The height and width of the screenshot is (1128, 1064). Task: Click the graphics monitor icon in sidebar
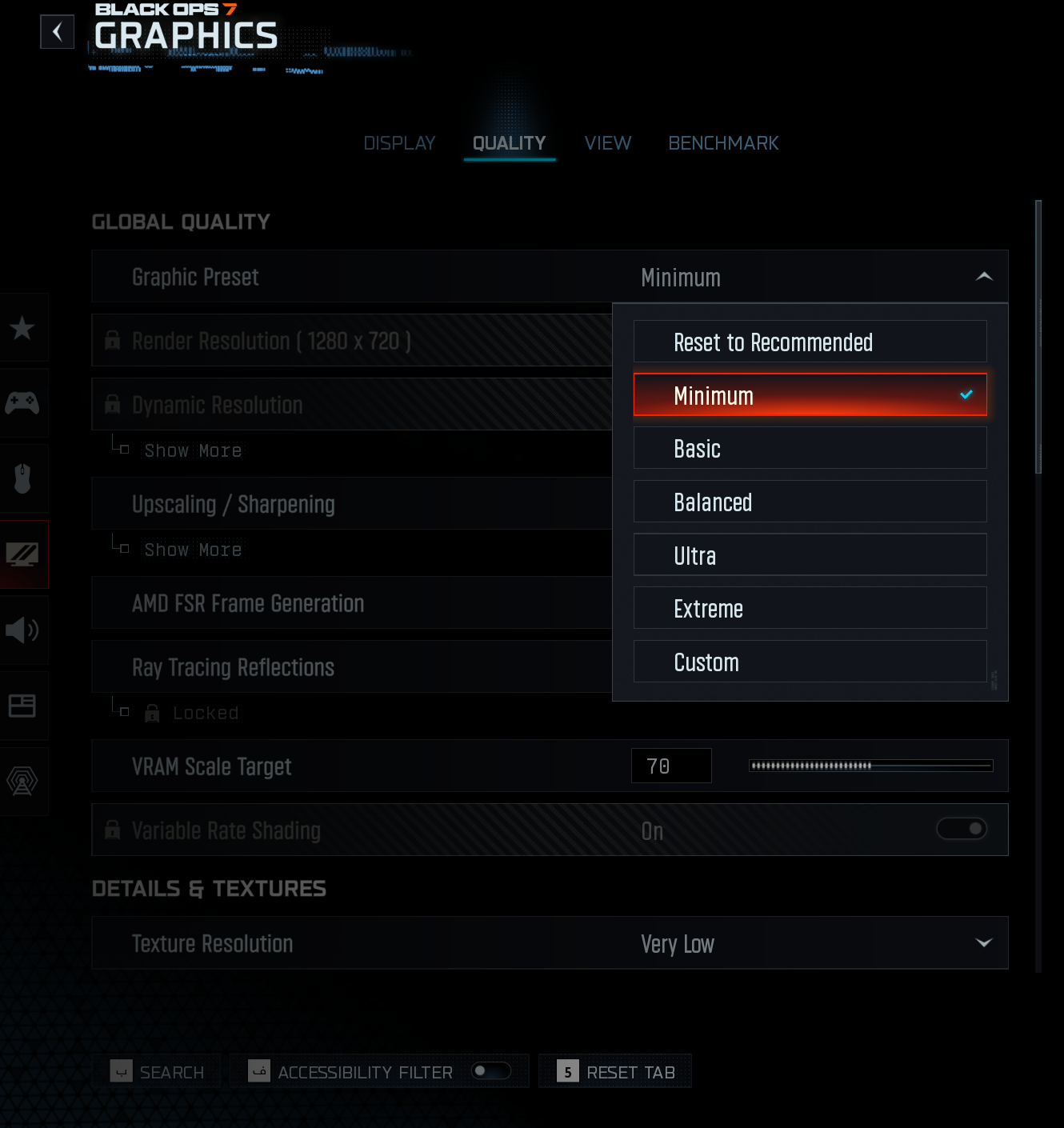click(22, 554)
